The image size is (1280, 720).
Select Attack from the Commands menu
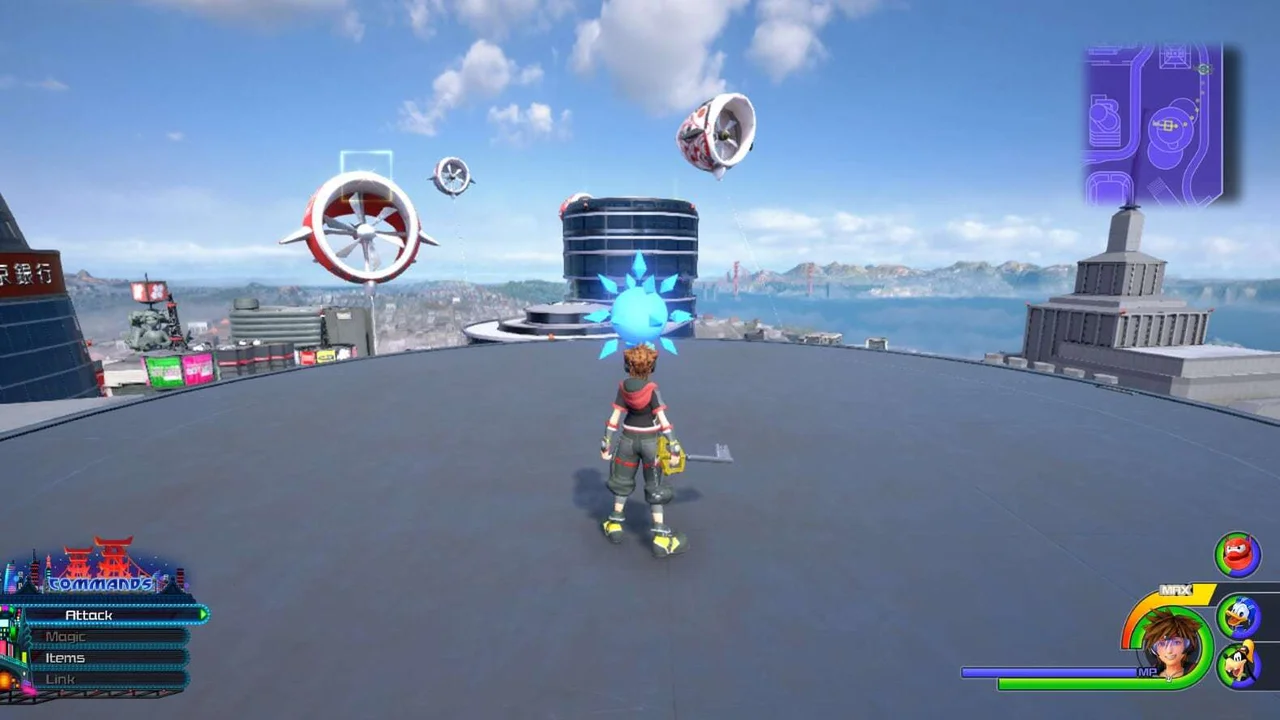[x=90, y=614]
